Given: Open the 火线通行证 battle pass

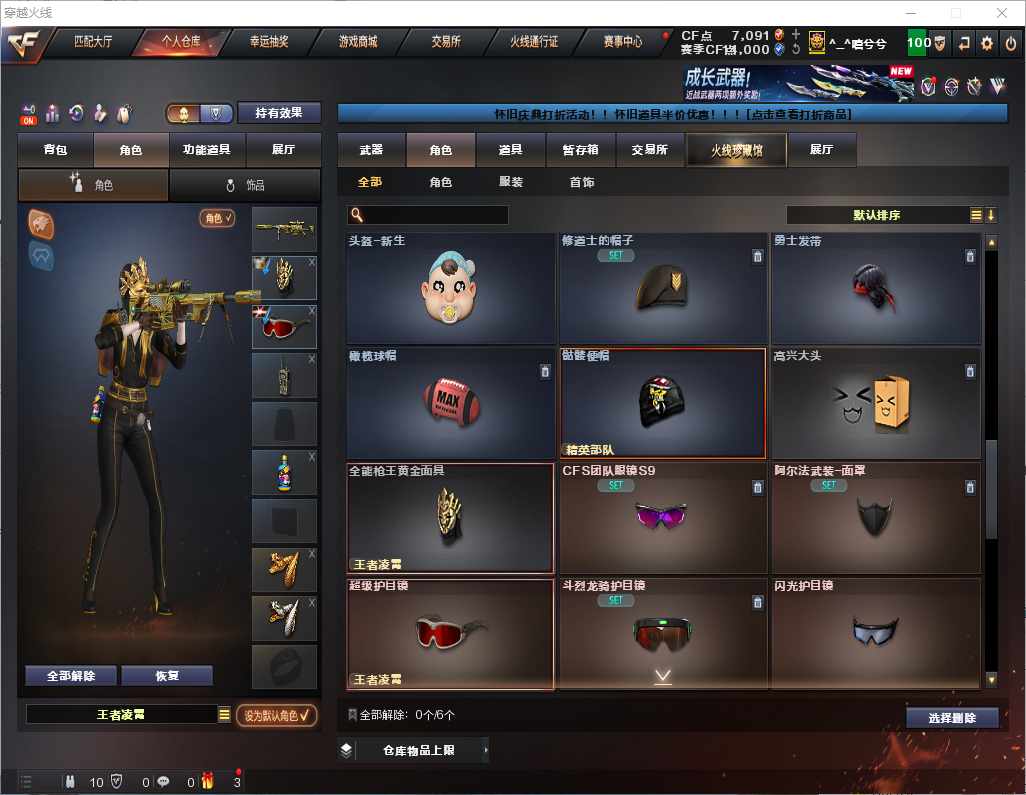Looking at the screenshot, I should click(534, 42).
